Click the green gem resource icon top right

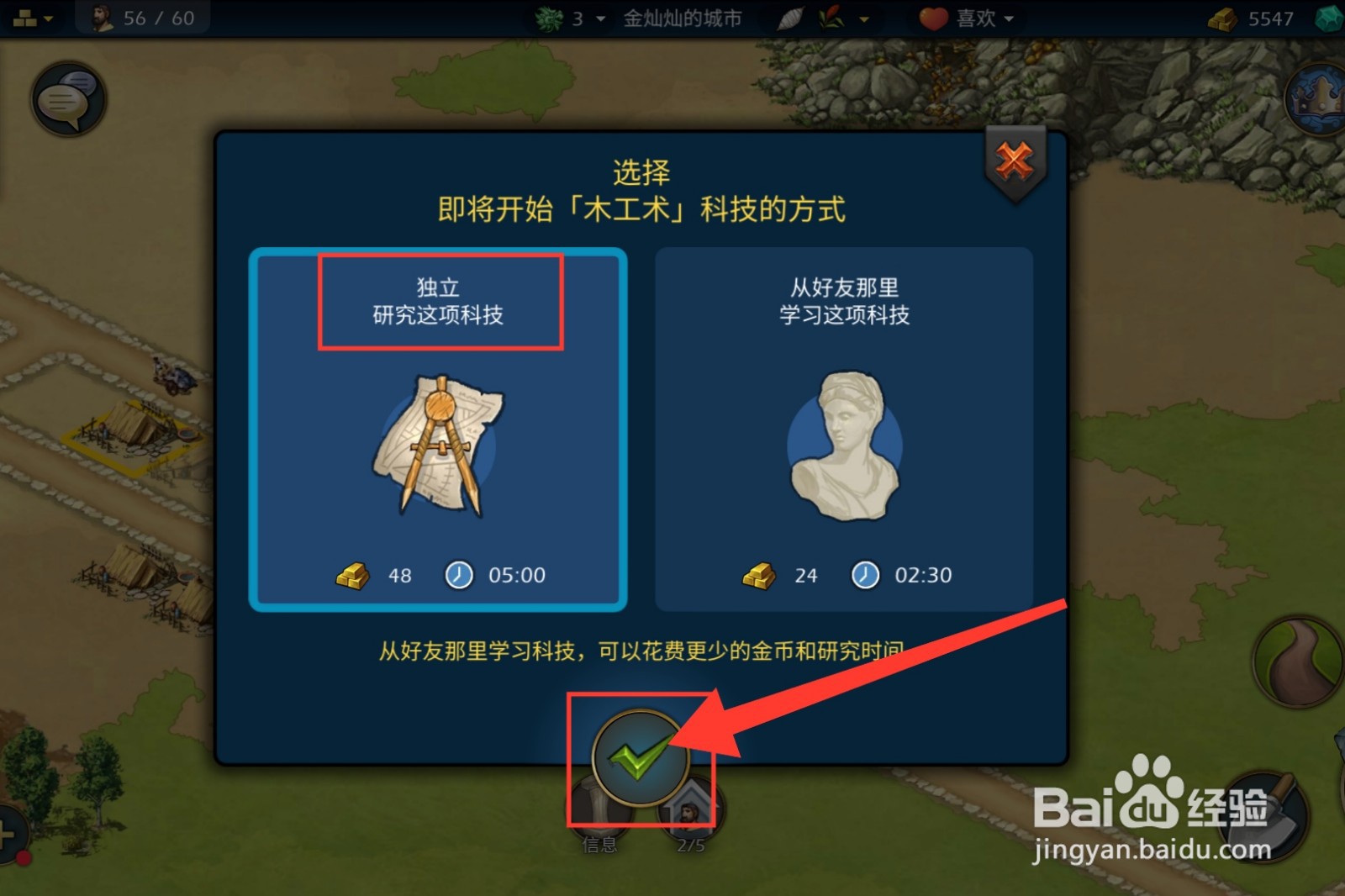tap(1330, 17)
